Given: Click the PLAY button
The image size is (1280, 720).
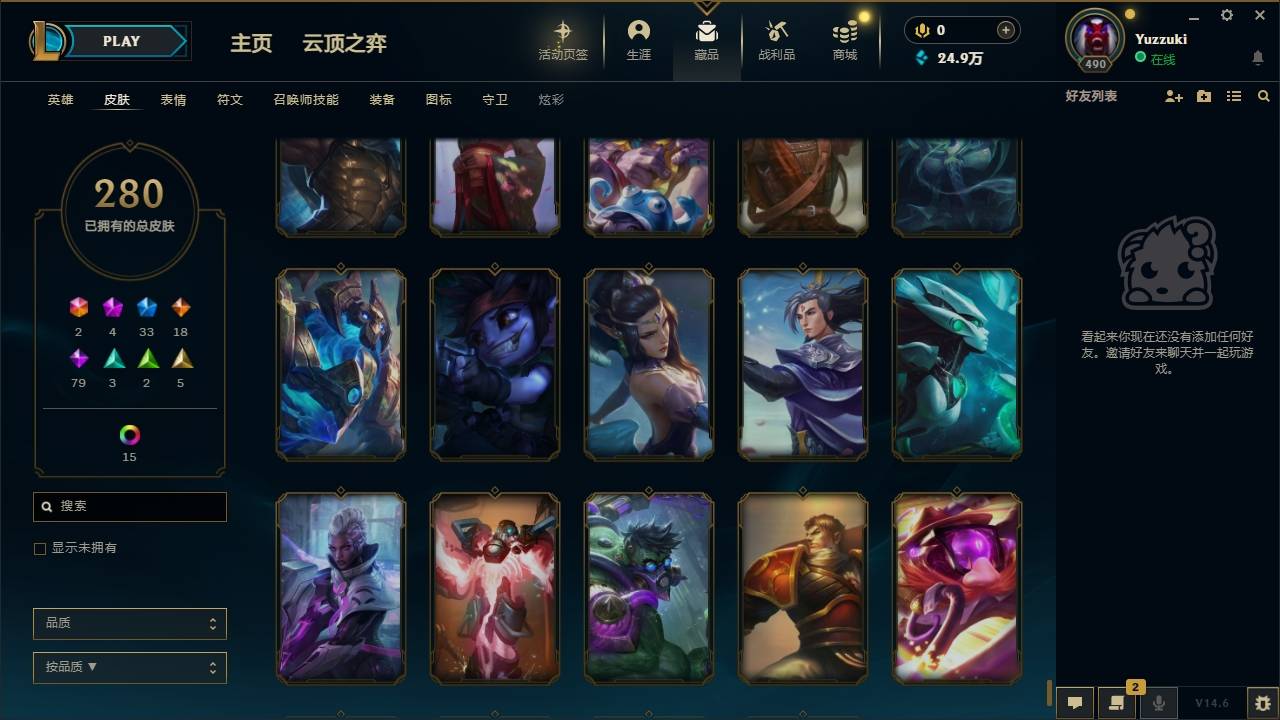Looking at the screenshot, I should [122, 41].
